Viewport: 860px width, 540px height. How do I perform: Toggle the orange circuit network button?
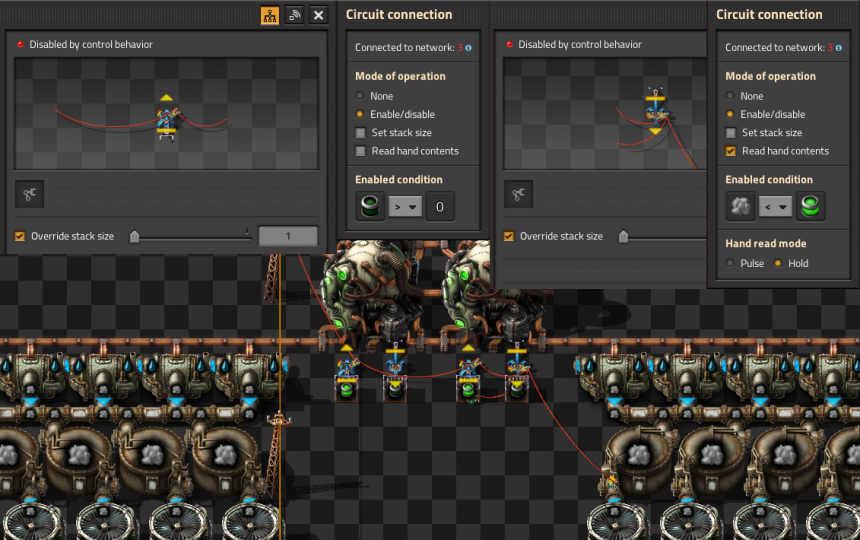click(x=270, y=15)
